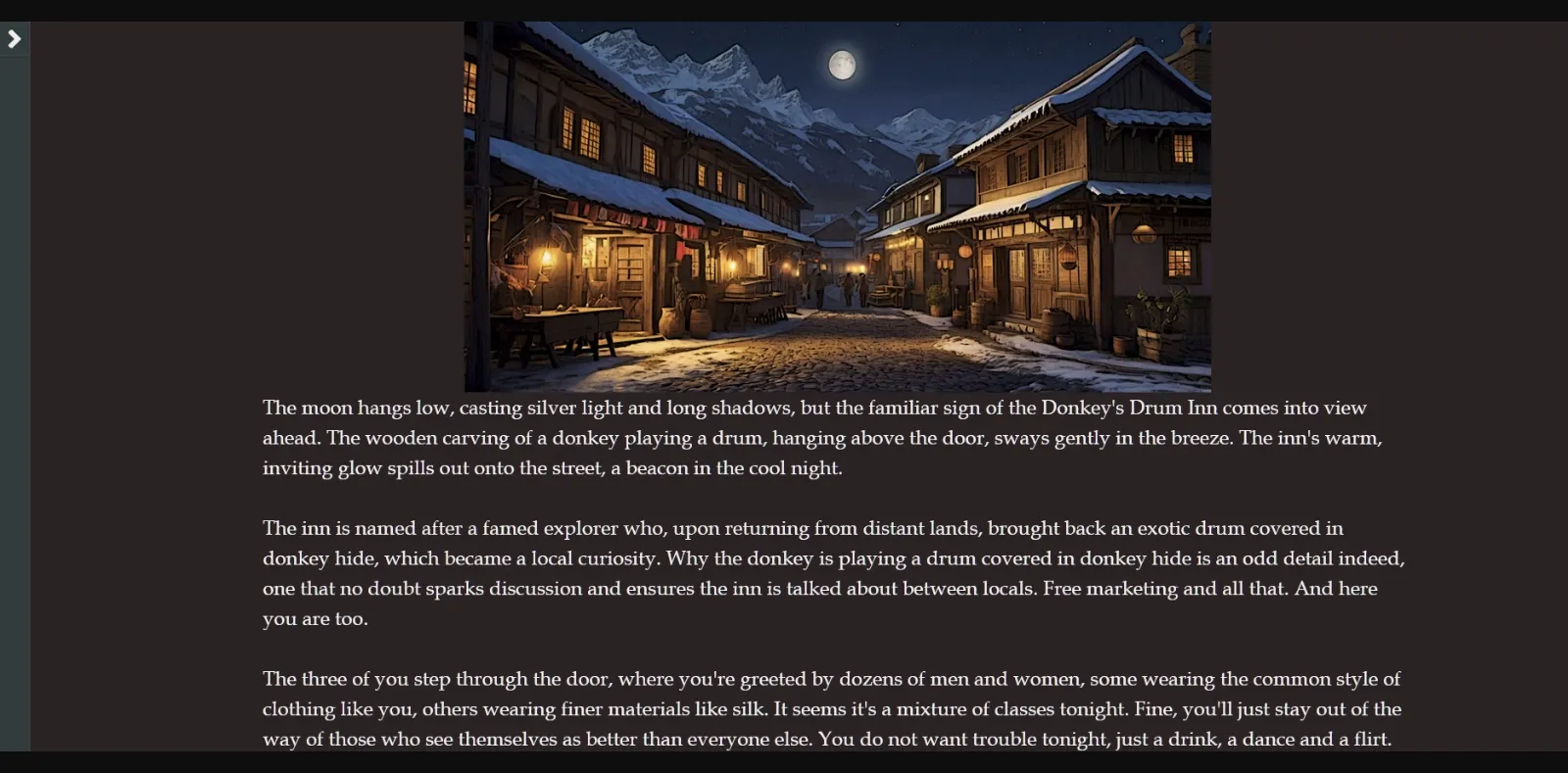The width and height of the screenshot is (1568, 773).
Task: Click the bottom bar below the story
Action: (x=784, y=764)
